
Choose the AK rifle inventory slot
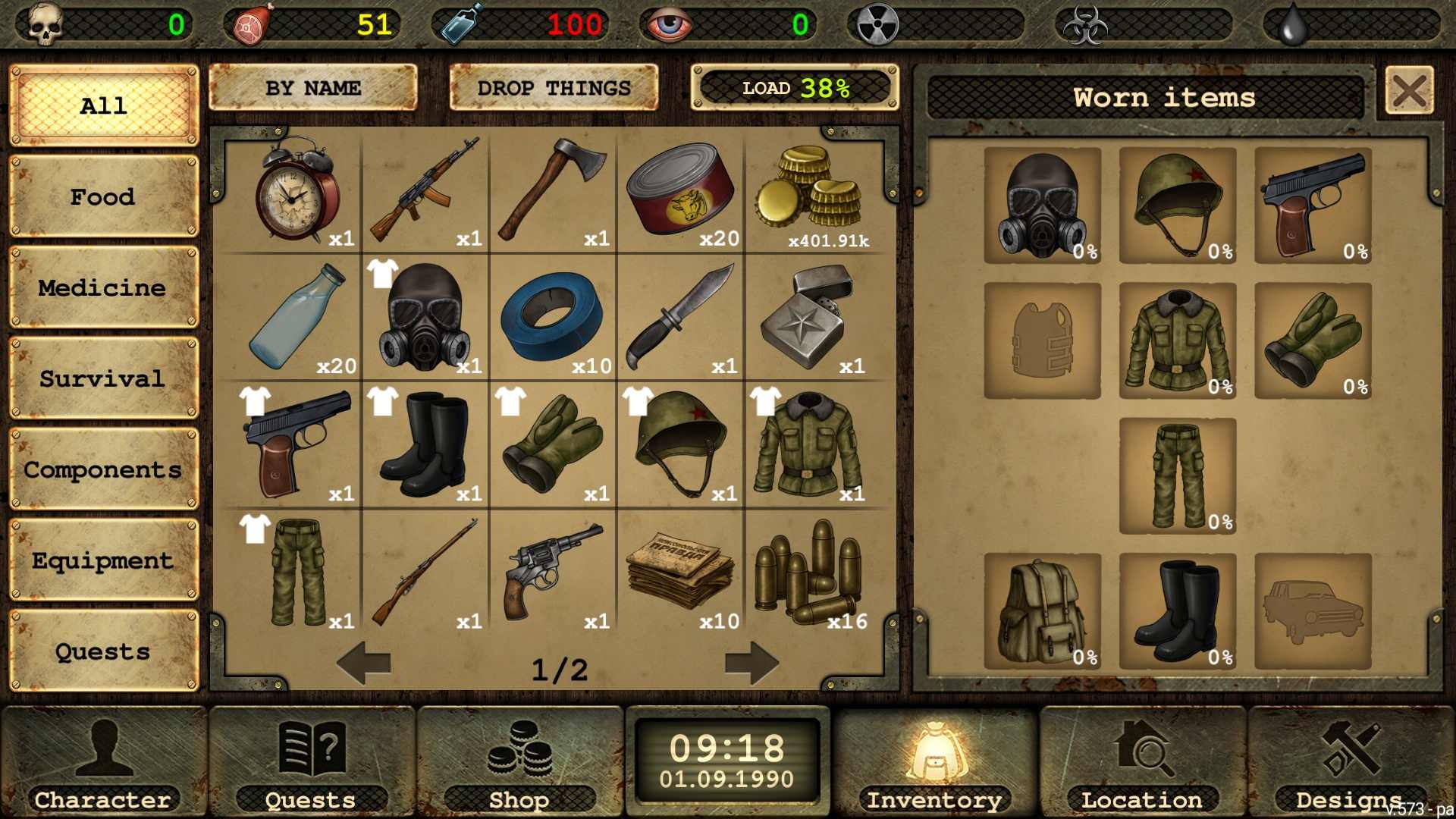425,191
